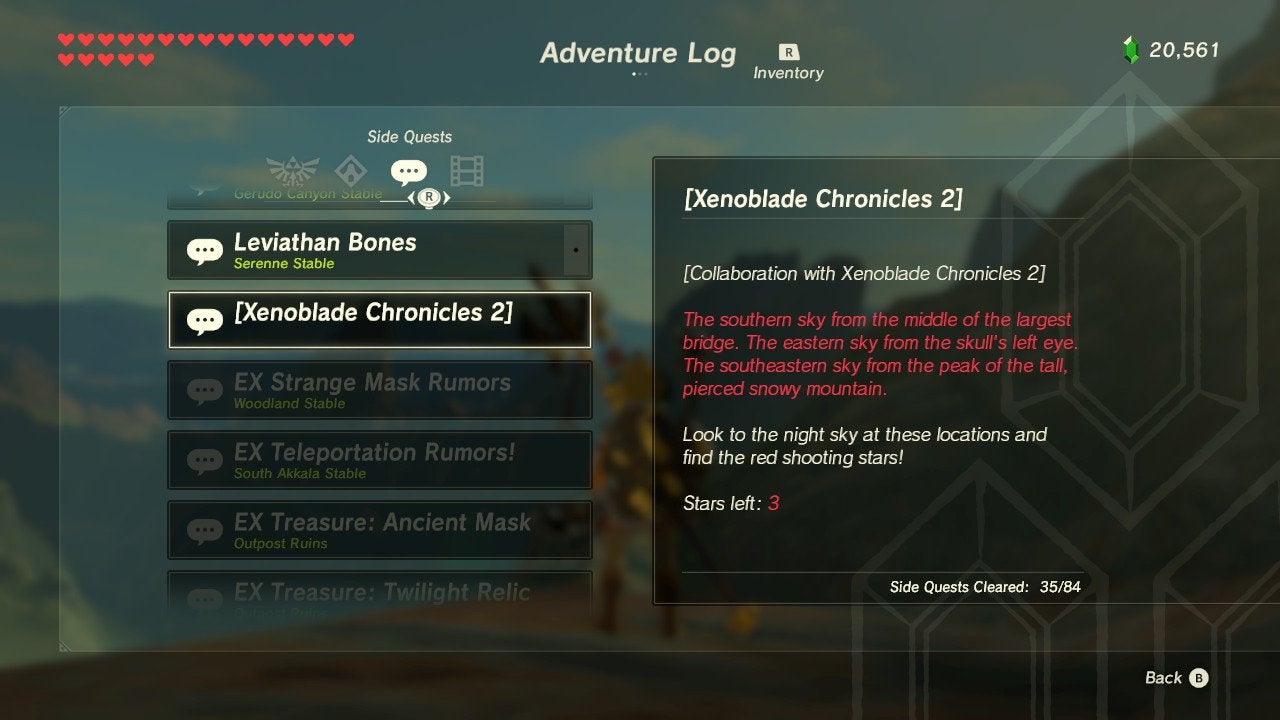
Task: Click the speech bubble on Xenoblade Chronicles 2
Action: [206, 320]
